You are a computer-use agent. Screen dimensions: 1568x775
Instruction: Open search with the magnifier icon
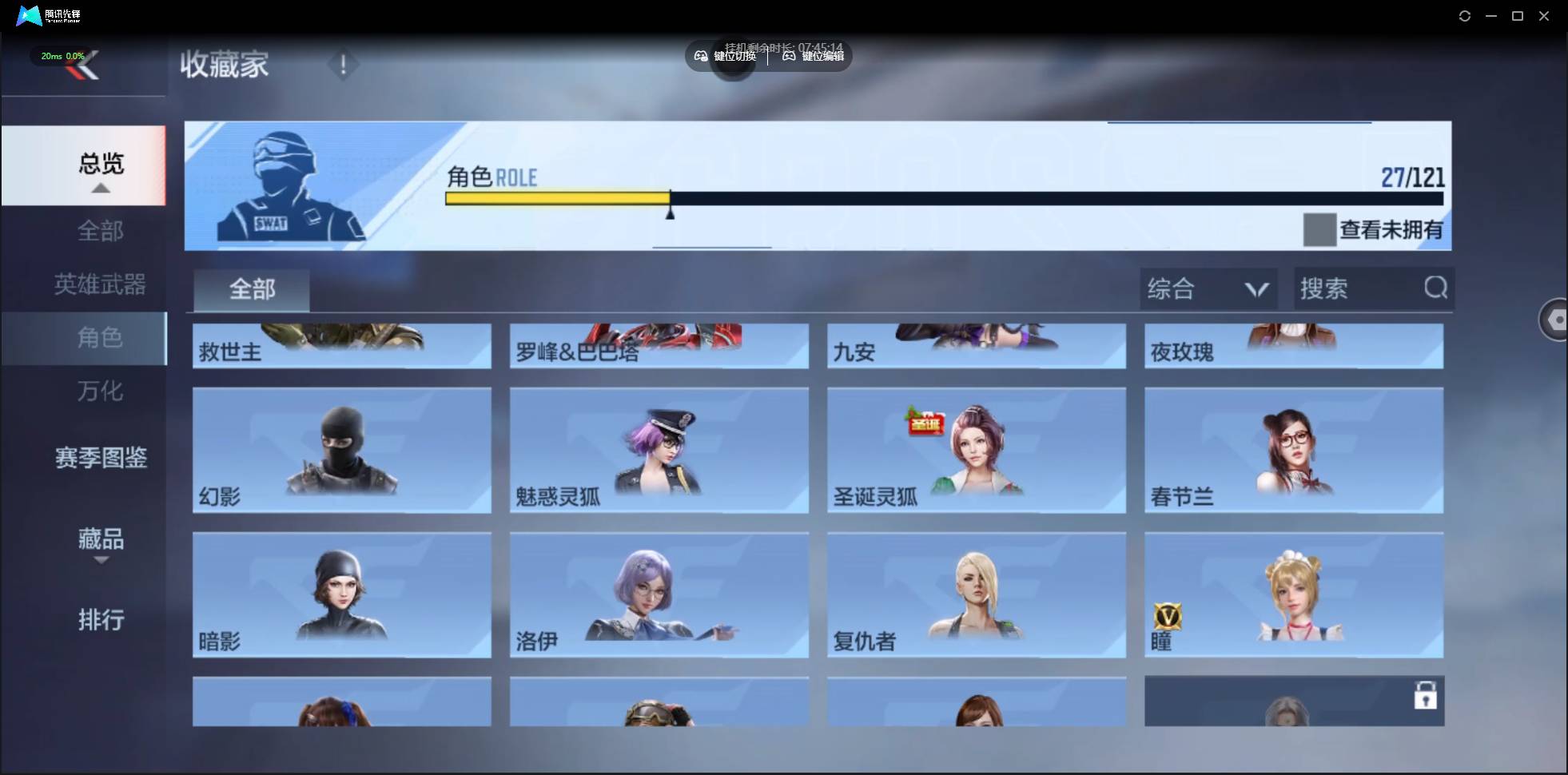(x=1435, y=288)
